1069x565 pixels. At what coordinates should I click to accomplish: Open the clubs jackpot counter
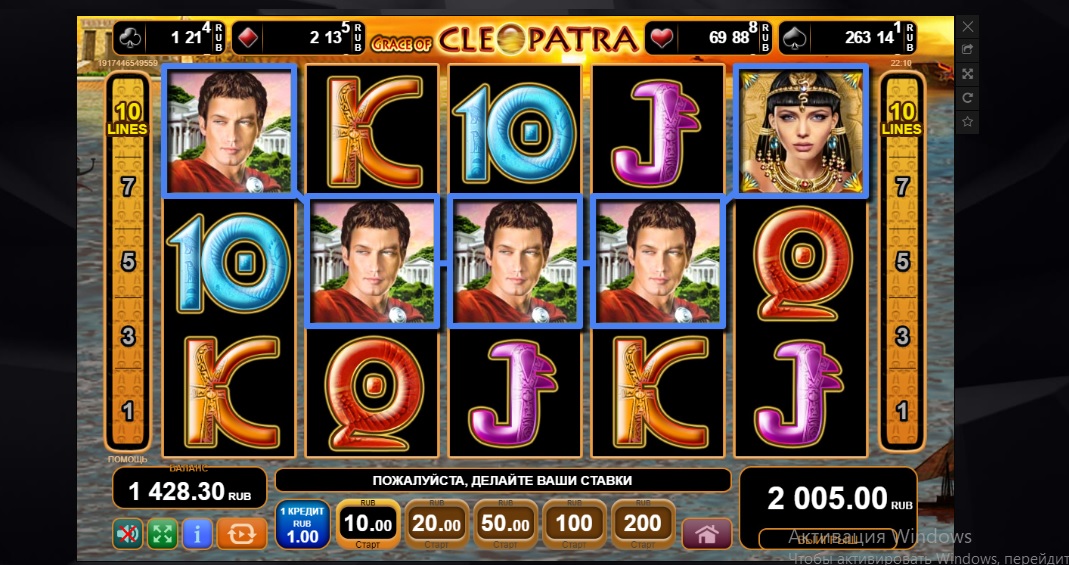click(x=170, y=38)
